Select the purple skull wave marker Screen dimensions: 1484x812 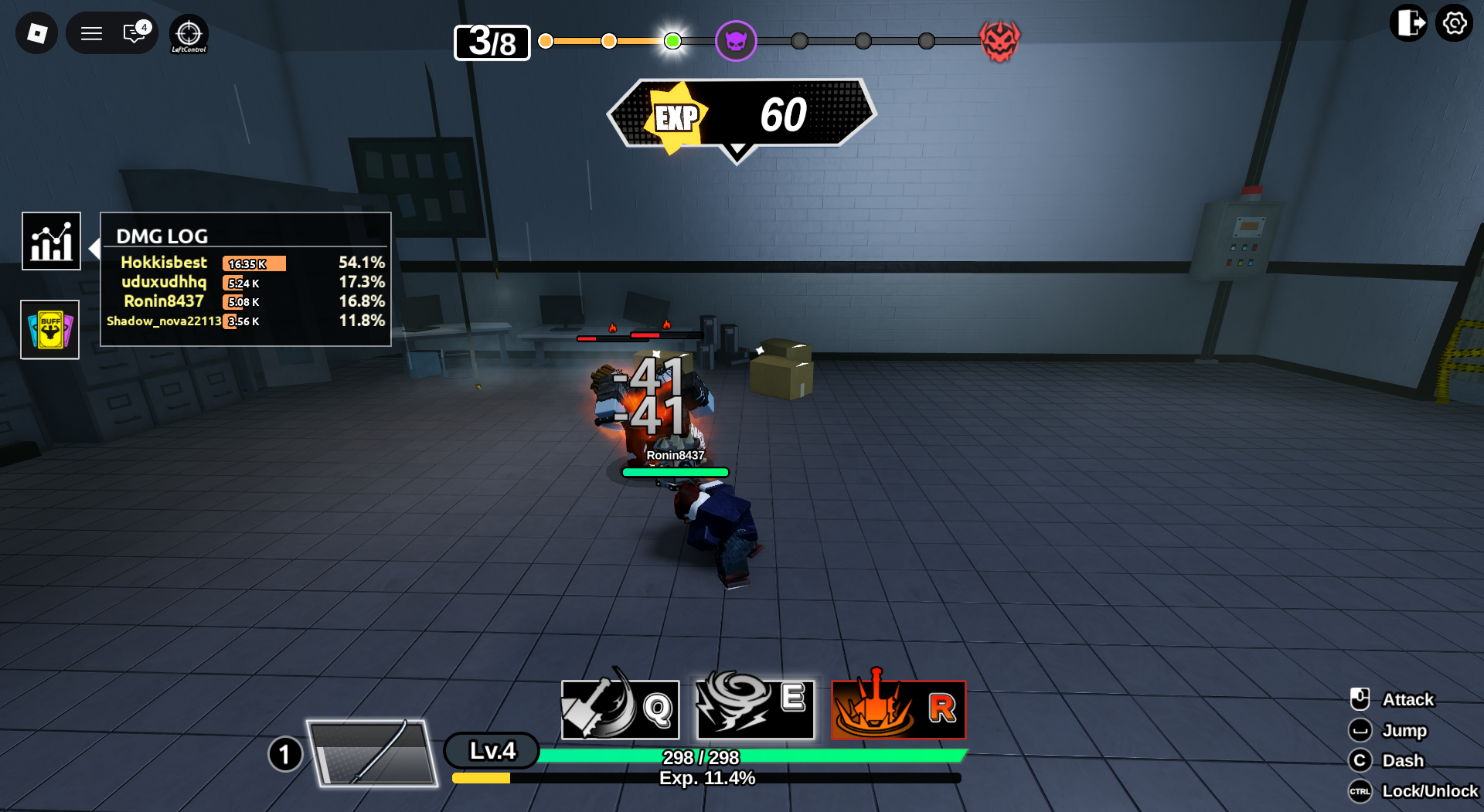pyautogui.click(x=737, y=41)
